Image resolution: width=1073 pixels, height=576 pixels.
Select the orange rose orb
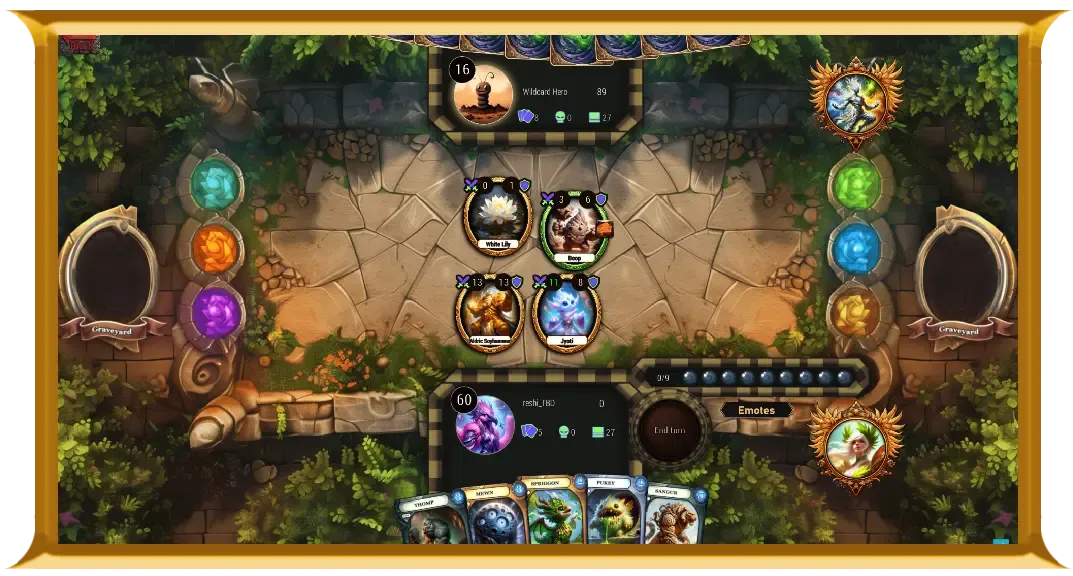pos(214,248)
